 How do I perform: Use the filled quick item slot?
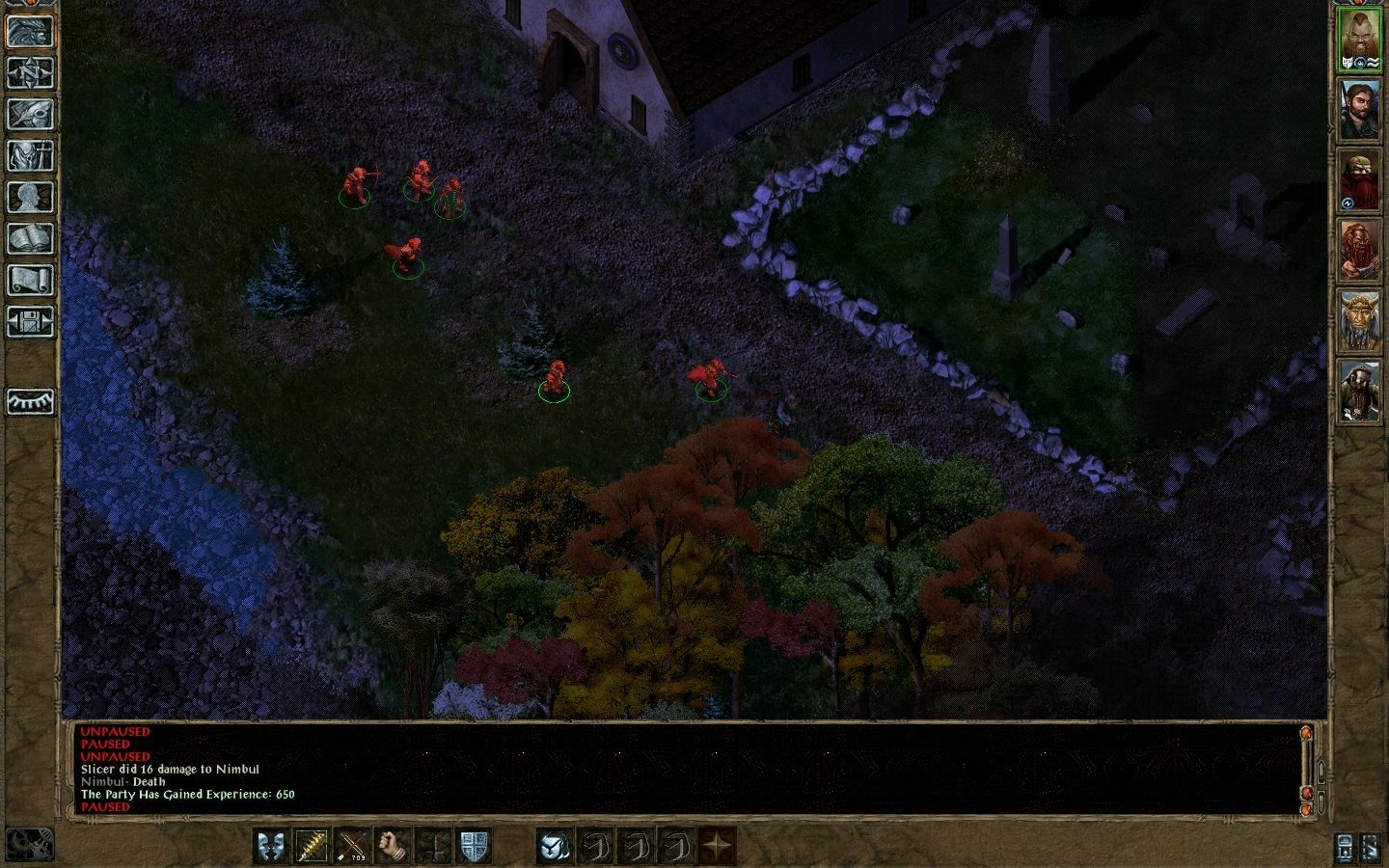pos(555,847)
